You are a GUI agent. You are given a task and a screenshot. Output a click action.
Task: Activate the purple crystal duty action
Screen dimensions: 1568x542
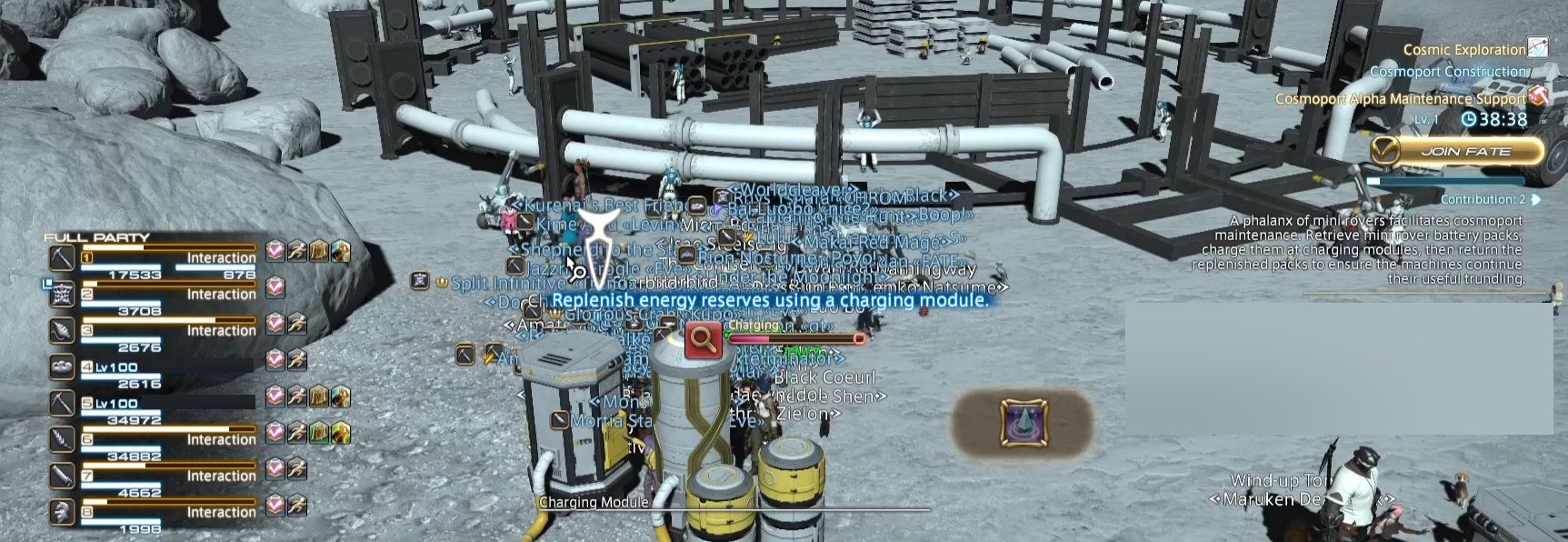pos(1024,423)
